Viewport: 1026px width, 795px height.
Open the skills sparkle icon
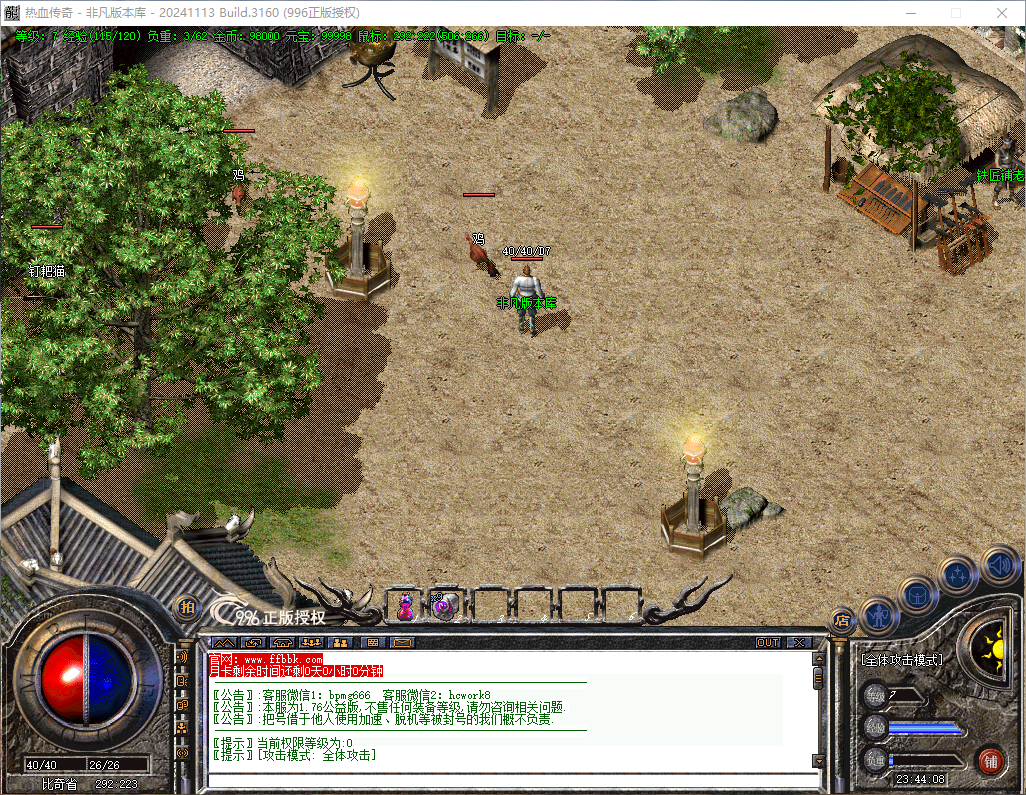click(x=958, y=574)
